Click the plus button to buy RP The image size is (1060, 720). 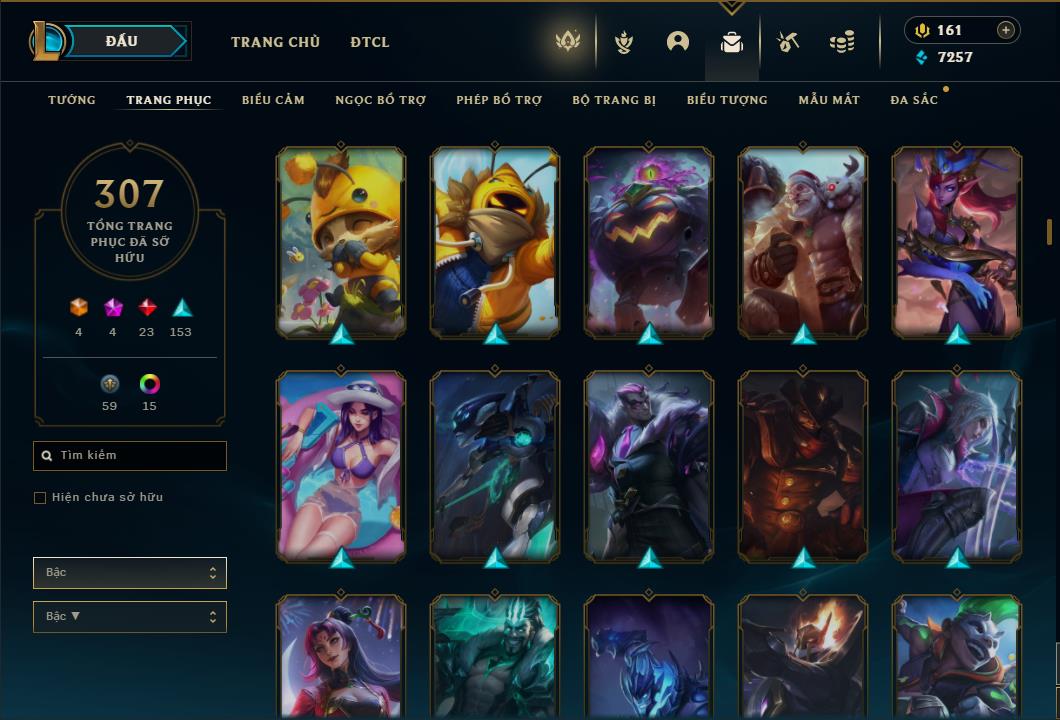pyautogui.click(x=1006, y=30)
